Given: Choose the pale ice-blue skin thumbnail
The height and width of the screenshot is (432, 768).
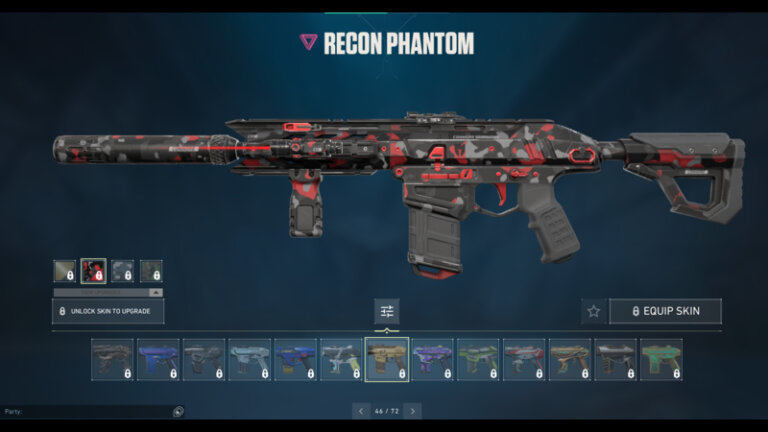Looking at the screenshot, I should click(x=249, y=359).
